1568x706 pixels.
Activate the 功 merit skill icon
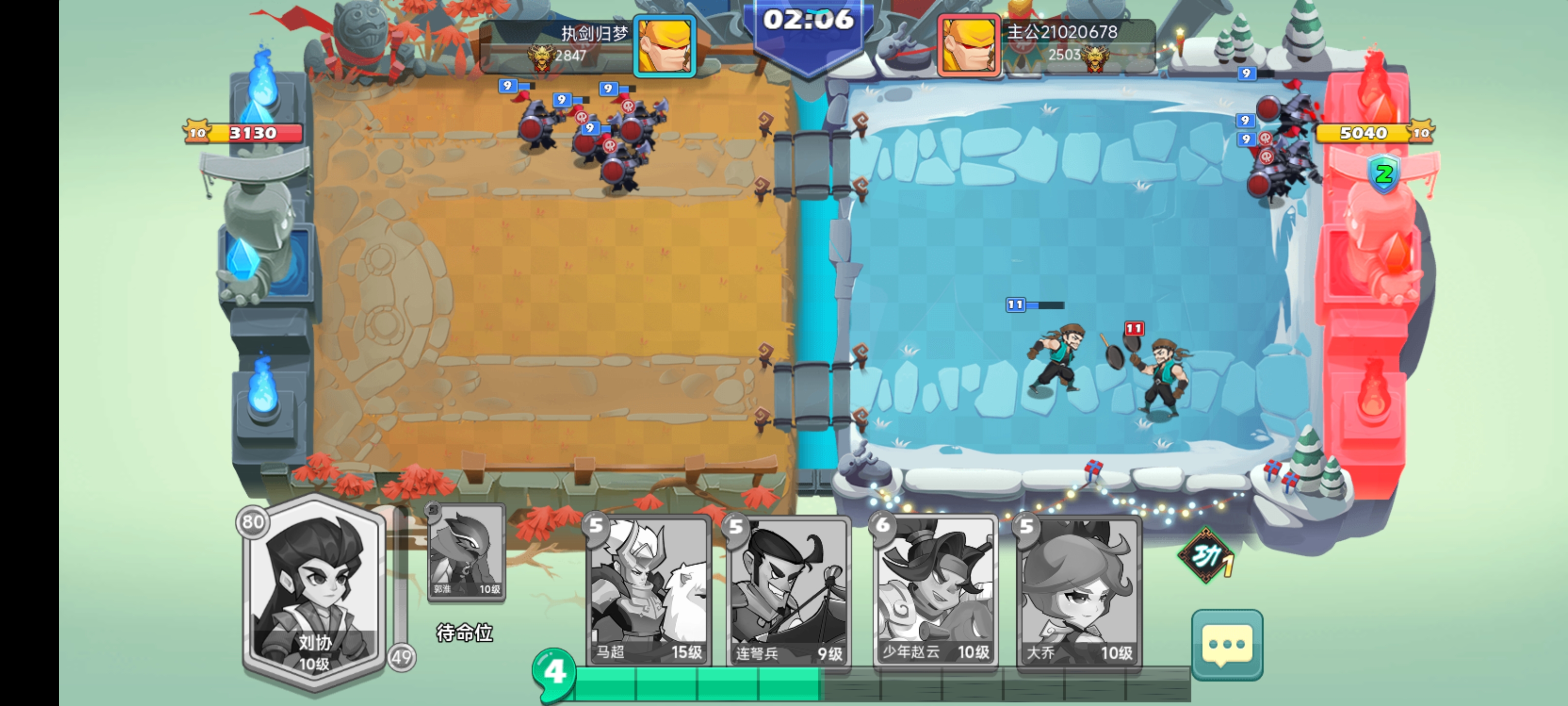pyautogui.click(x=1206, y=555)
